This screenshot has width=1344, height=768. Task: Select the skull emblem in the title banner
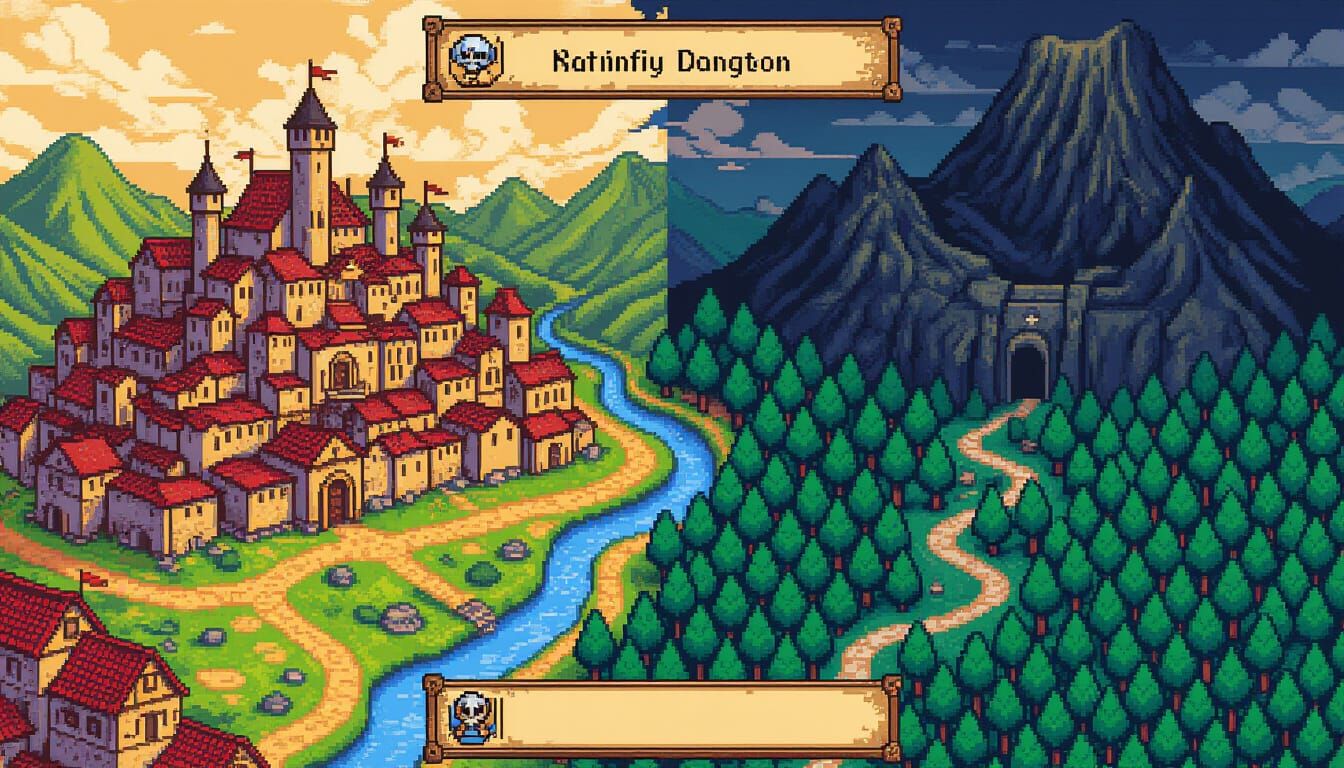[472, 57]
